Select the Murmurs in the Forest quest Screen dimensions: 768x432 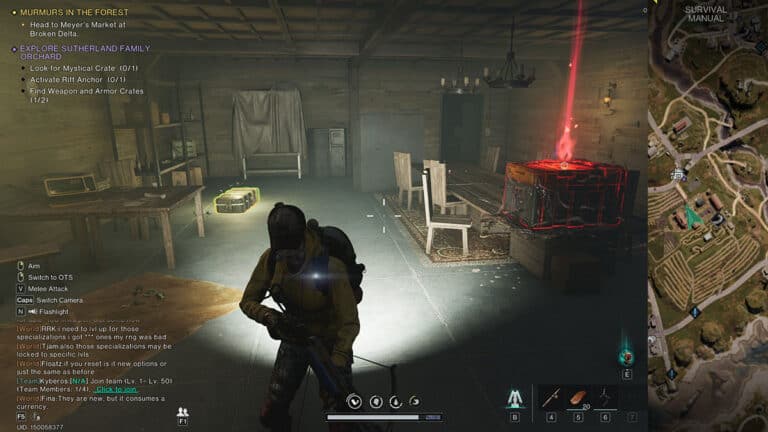coord(67,12)
